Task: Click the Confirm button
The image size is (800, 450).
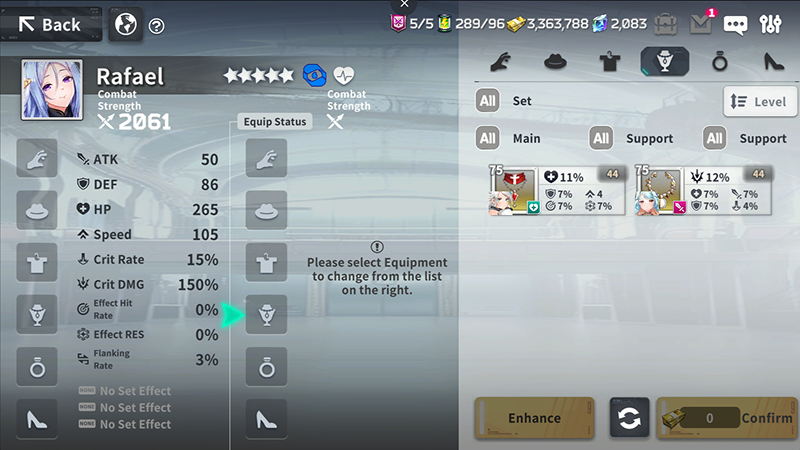Action: click(727, 418)
